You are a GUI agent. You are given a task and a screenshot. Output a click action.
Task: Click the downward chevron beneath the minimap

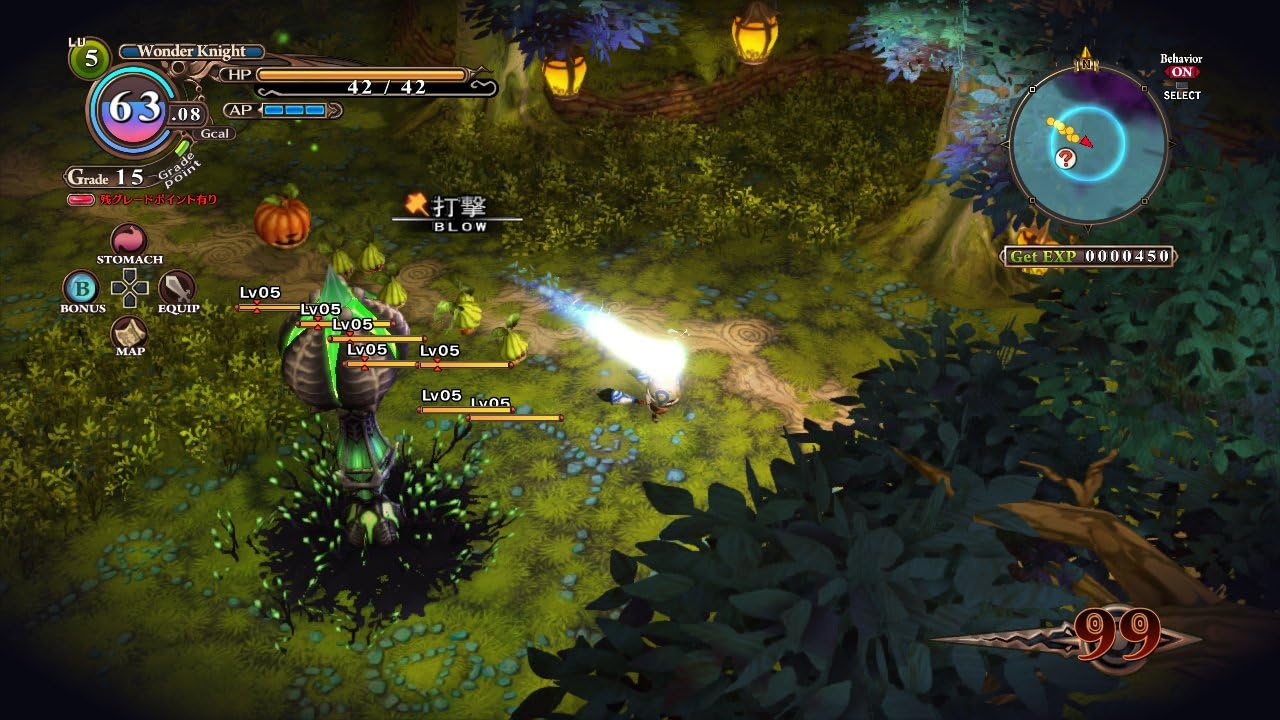(1086, 228)
